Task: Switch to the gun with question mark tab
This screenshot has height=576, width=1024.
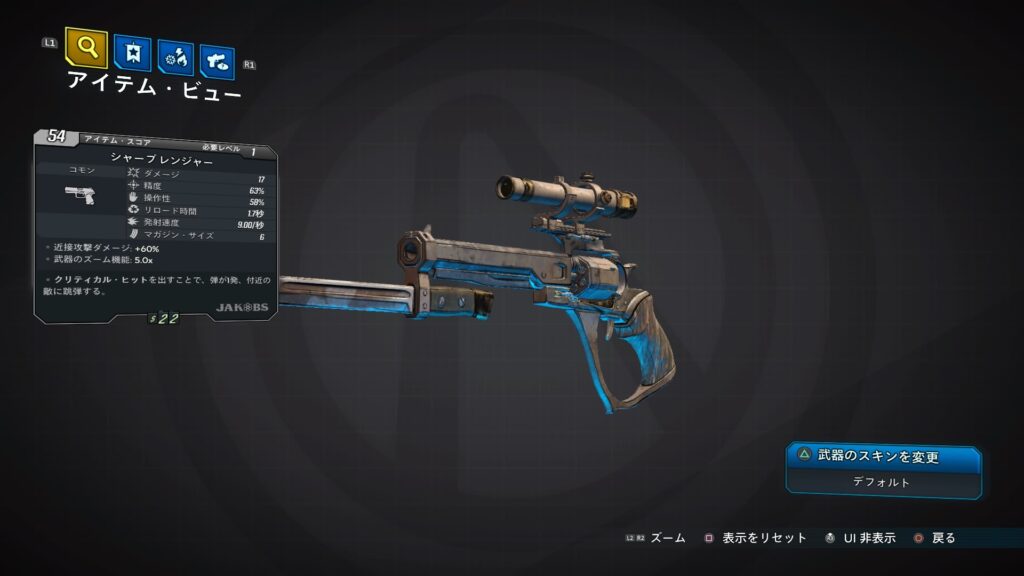Action: coord(217,62)
